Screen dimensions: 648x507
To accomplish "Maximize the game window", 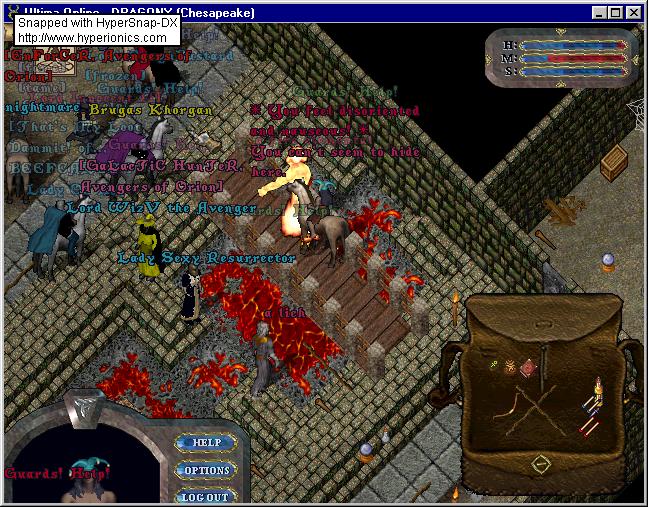I will (x=615, y=13).
